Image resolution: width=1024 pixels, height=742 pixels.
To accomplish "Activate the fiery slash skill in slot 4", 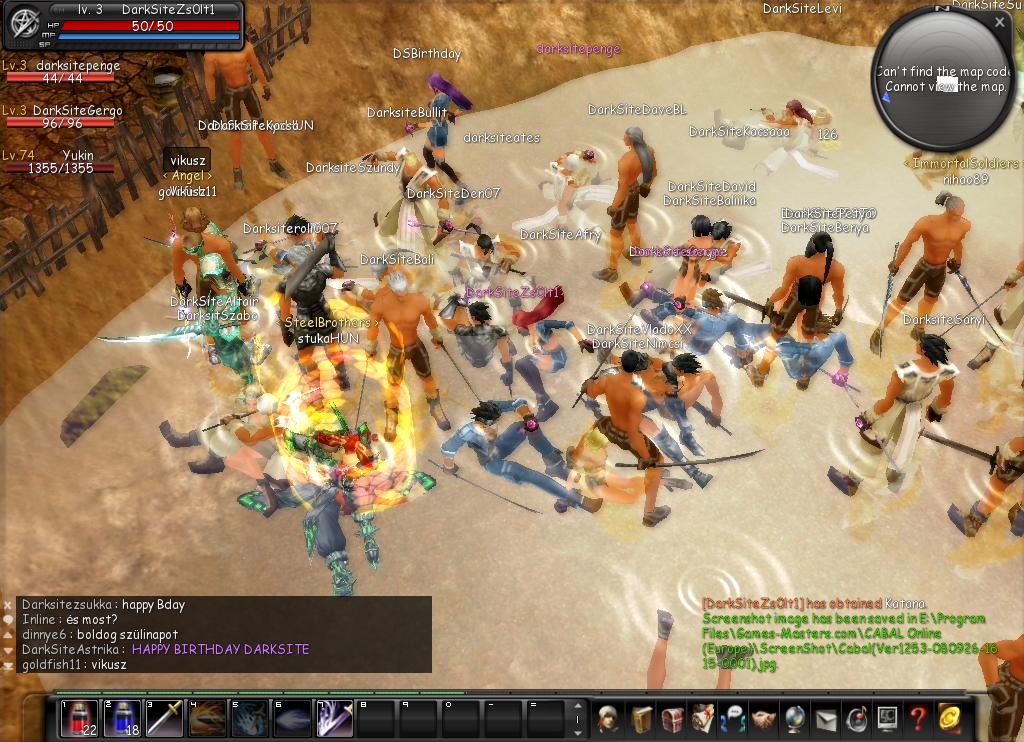I will [x=208, y=718].
